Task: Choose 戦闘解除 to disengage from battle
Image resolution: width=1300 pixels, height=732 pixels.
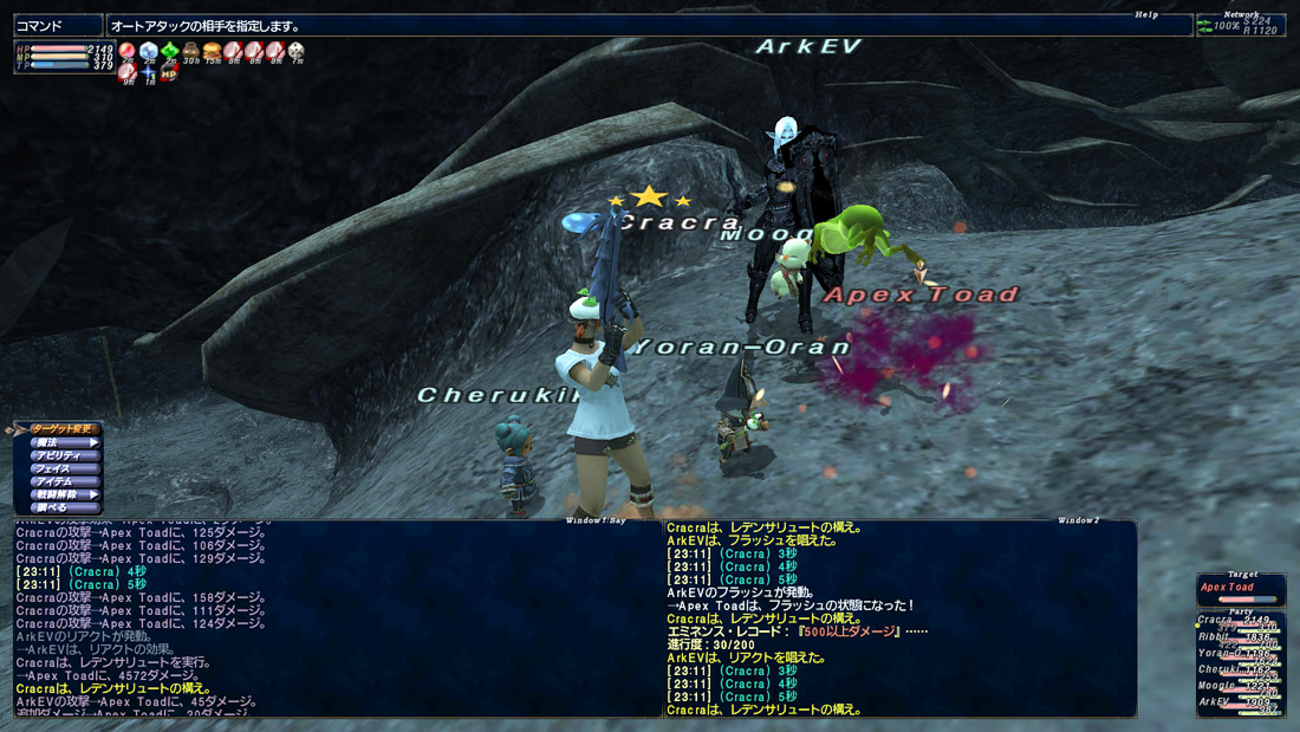Action: tap(64, 494)
